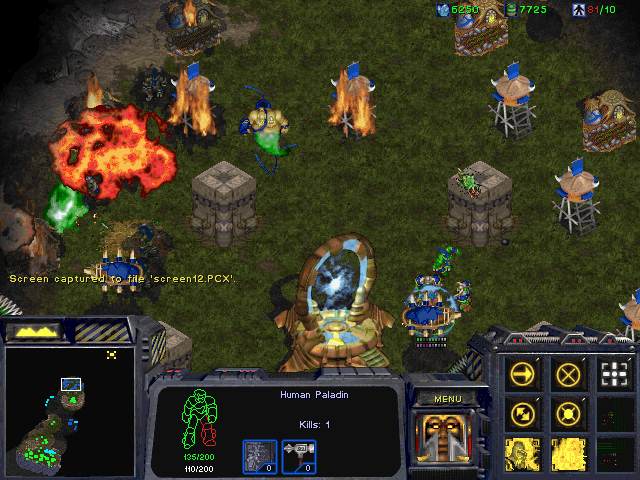Activate the Move command arrow icon
The width and height of the screenshot is (640, 480).
[524, 374]
